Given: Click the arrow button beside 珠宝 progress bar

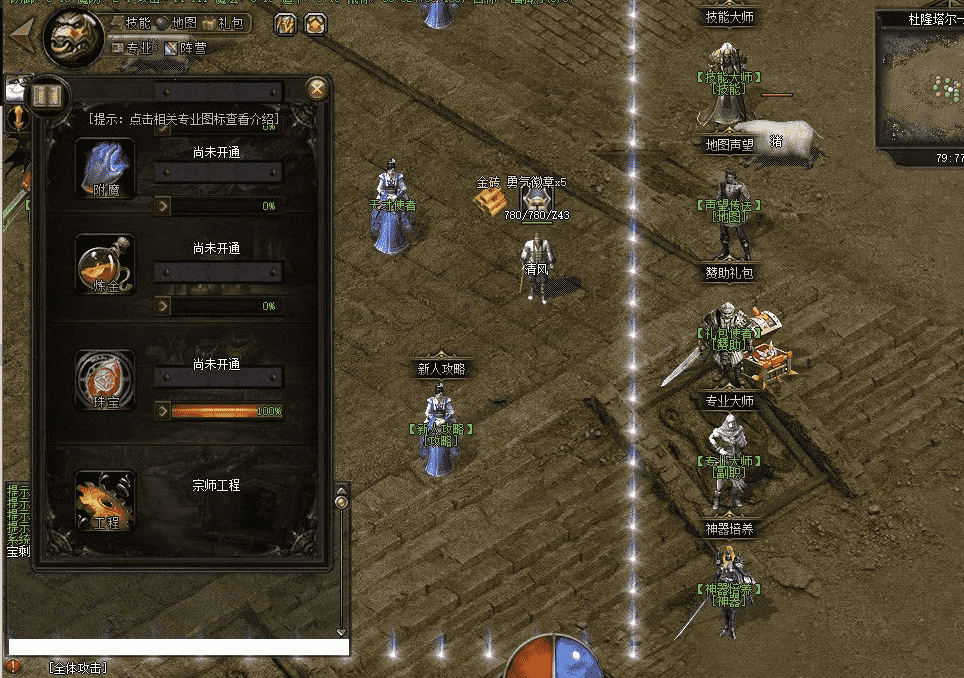Looking at the screenshot, I should [x=162, y=410].
